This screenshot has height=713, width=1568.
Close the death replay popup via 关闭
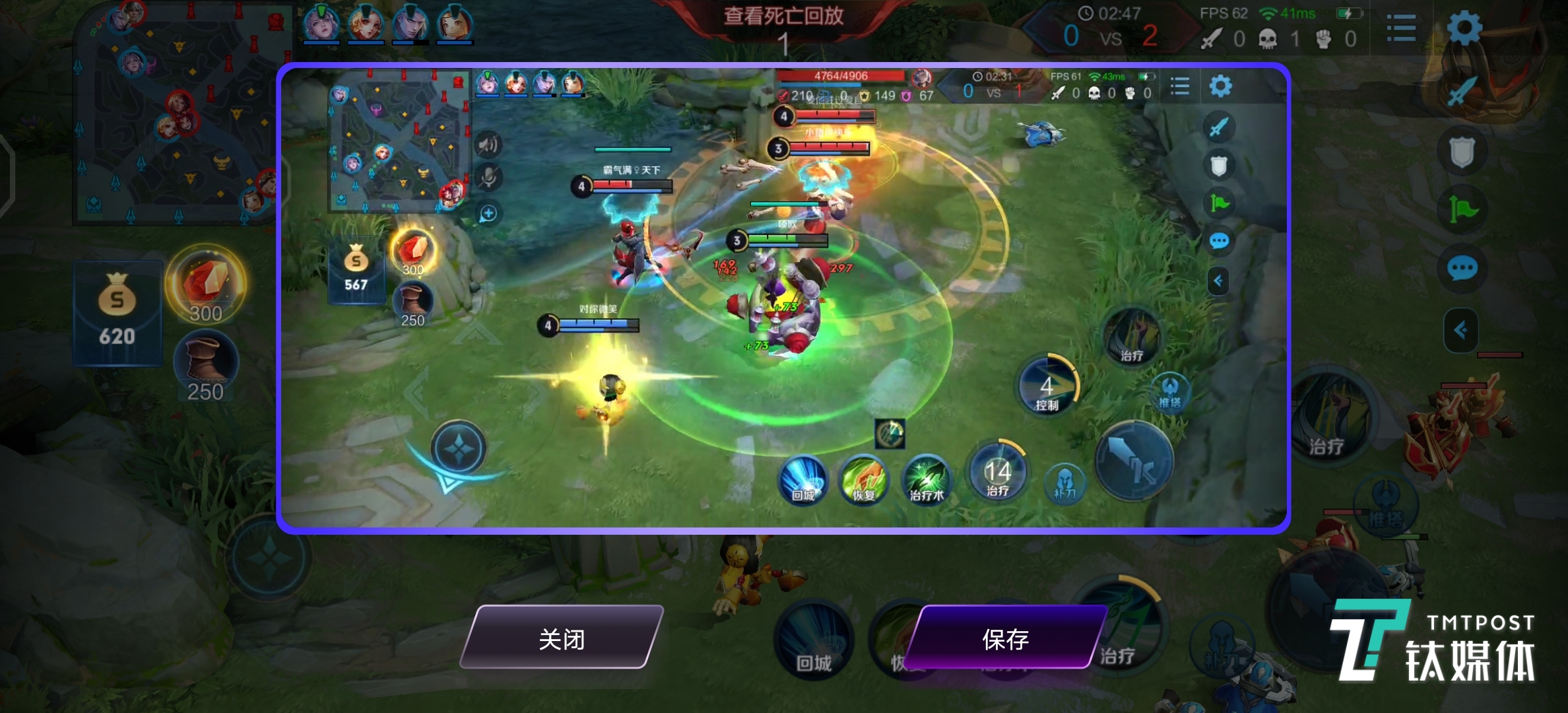tap(562, 638)
